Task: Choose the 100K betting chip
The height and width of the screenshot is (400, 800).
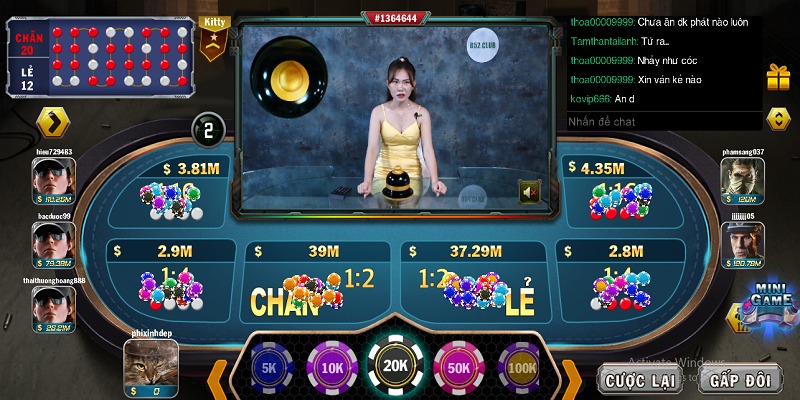Action: (x=519, y=366)
